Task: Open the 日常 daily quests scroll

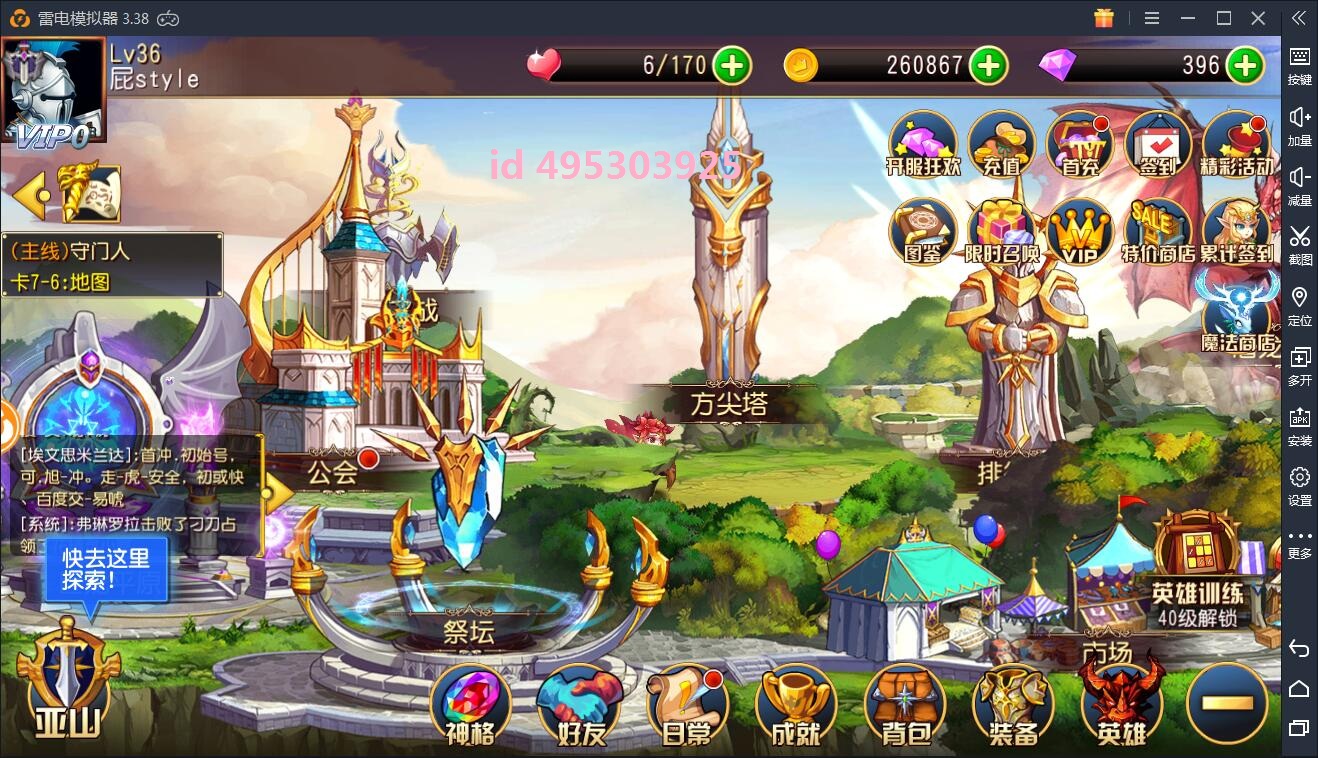Action: 688,705
